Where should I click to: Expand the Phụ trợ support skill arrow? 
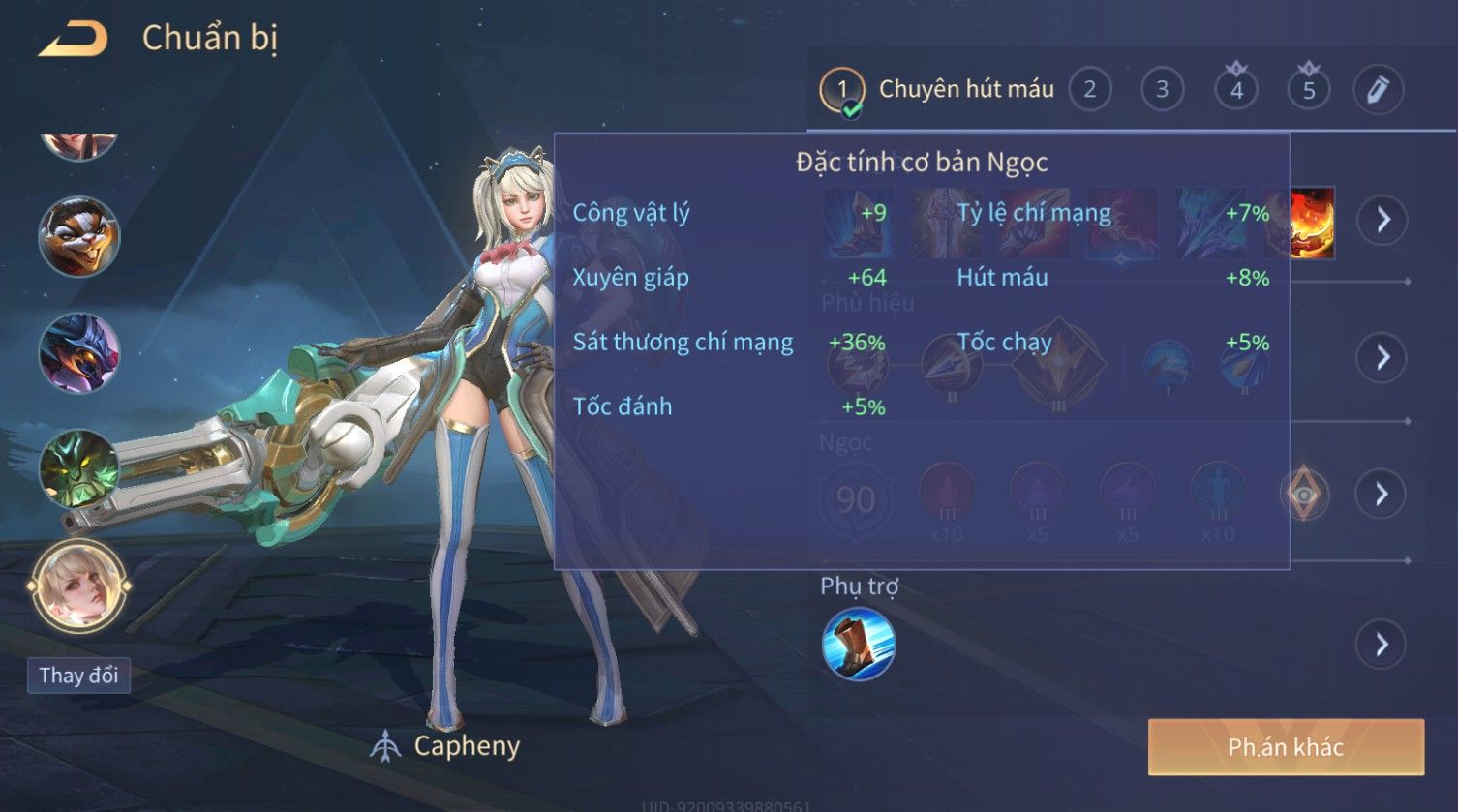pos(1382,644)
